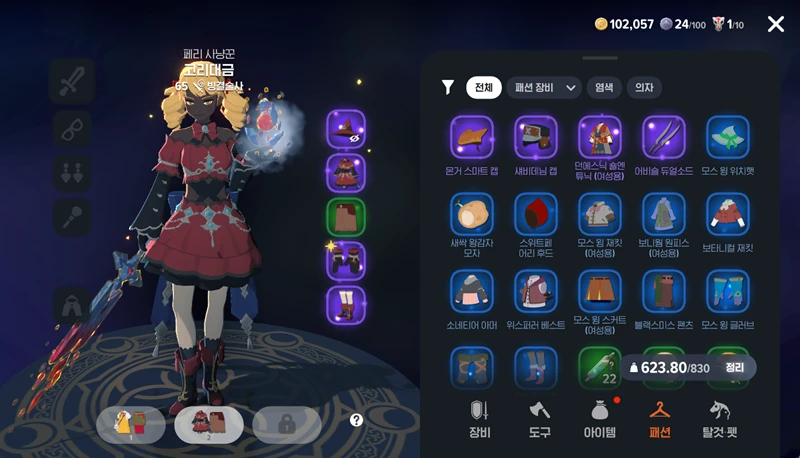Click the 정리 sort button

735,367
